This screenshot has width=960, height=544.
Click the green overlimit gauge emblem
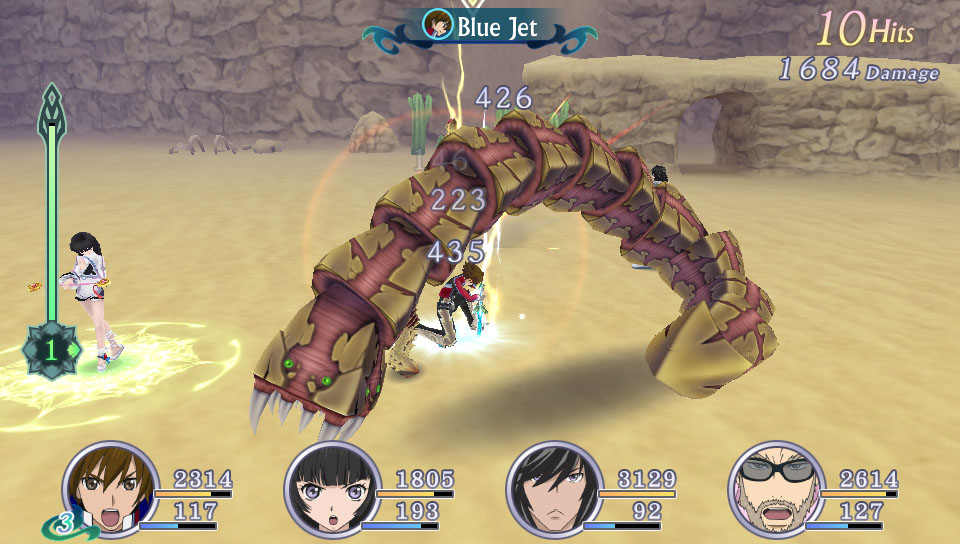[x=51, y=350]
